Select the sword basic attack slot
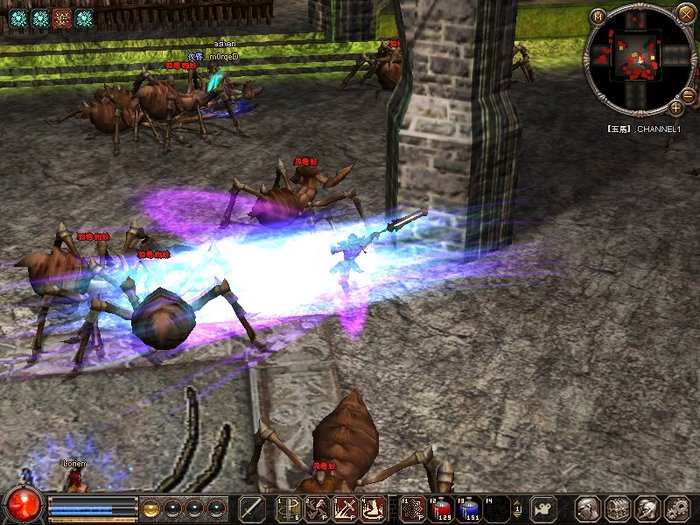Image resolution: width=700 pixels, height=525 pixels. tap(252, 508)
